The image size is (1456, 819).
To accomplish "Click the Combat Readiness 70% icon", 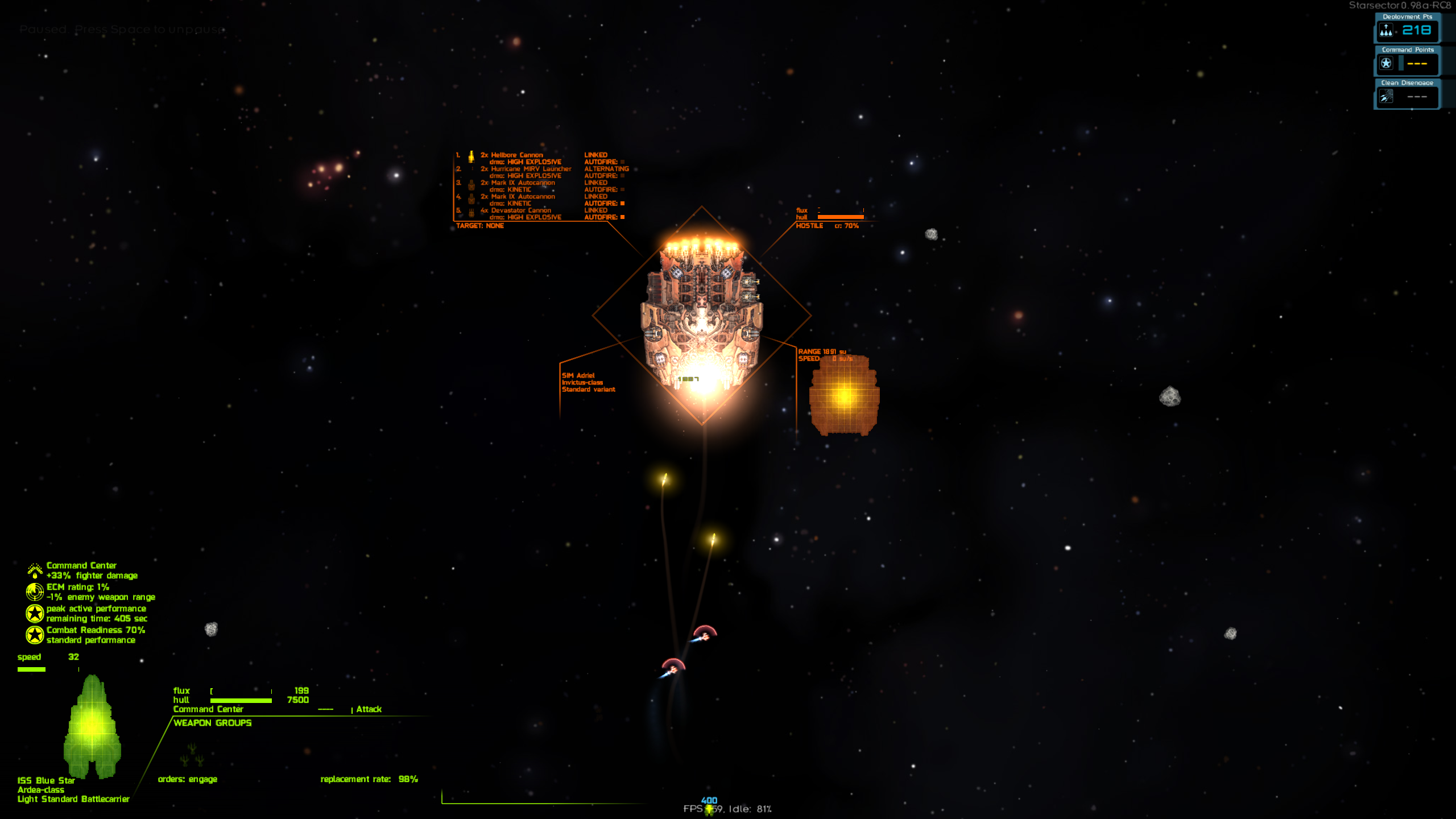I will [35, 635].
